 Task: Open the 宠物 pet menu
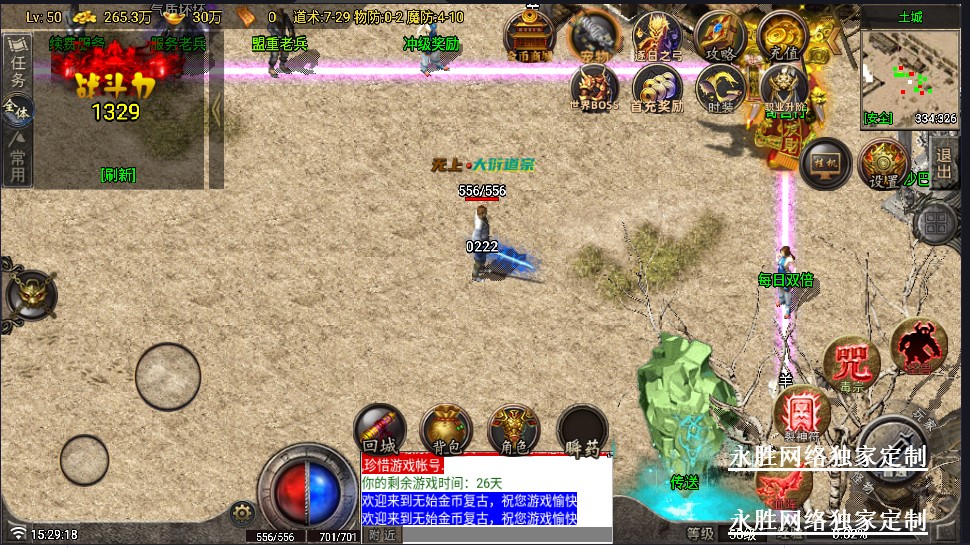point(594,37)
